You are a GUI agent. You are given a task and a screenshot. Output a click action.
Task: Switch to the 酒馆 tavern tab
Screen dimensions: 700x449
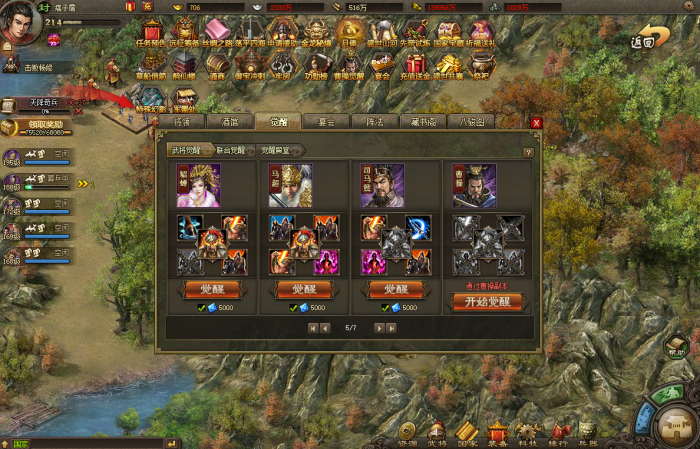232,122
